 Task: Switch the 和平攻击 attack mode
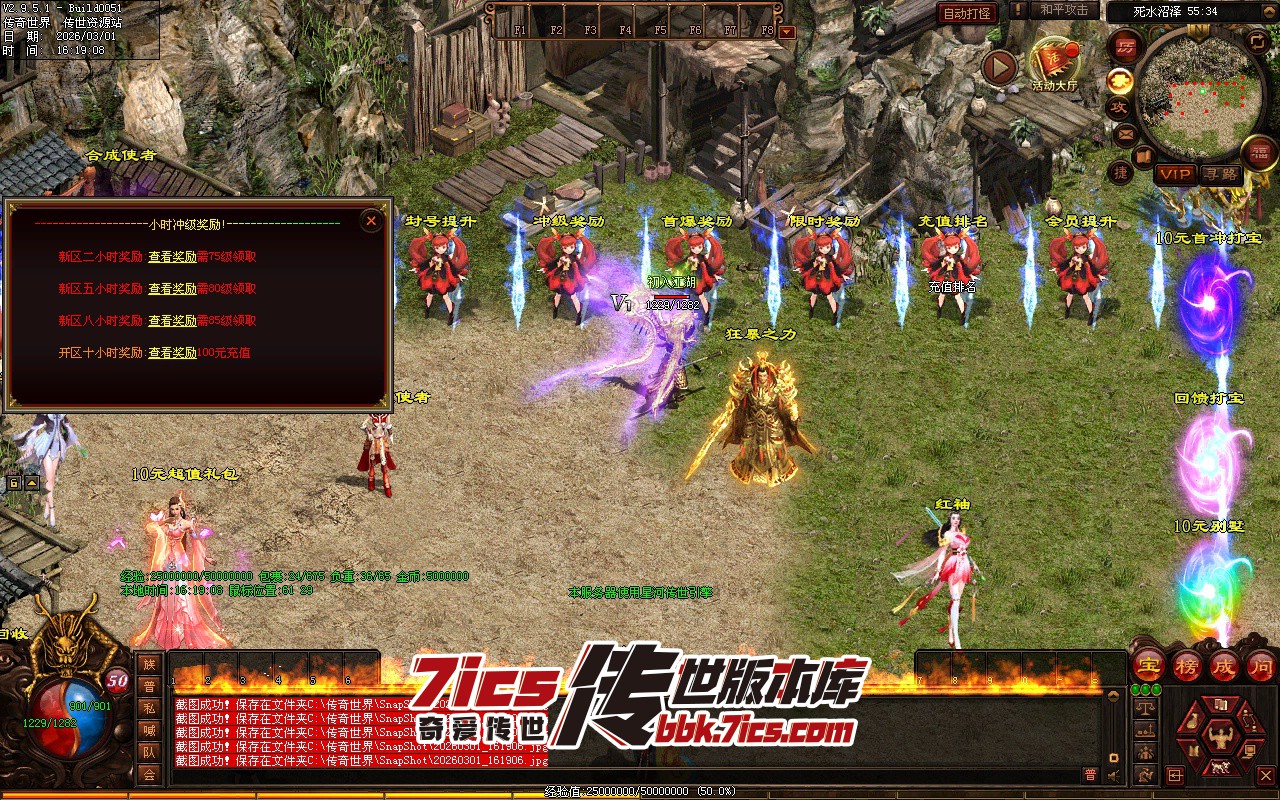[1063, 10]
